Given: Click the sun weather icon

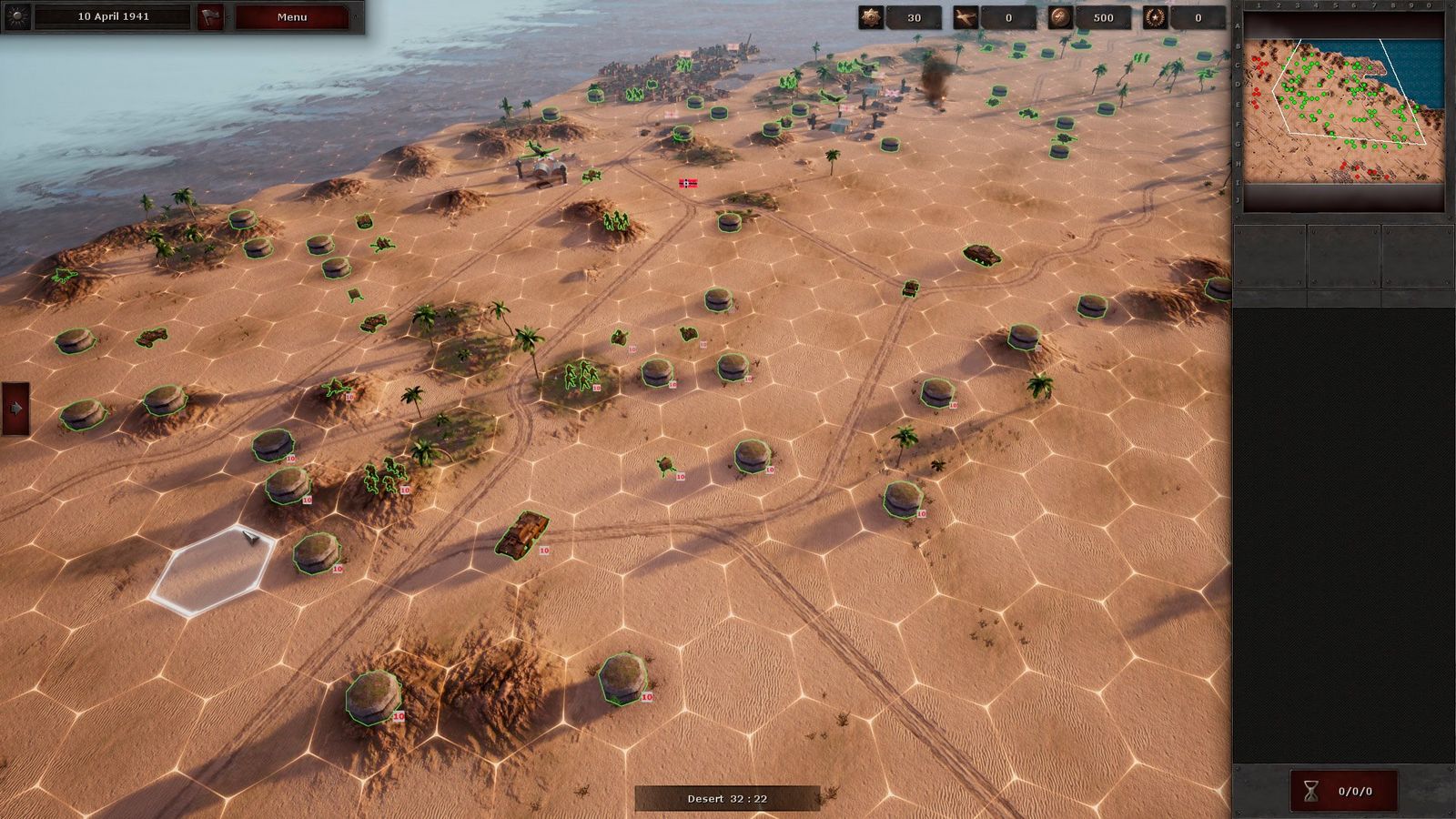Looking at the screenshot, I should pos(17,16).
